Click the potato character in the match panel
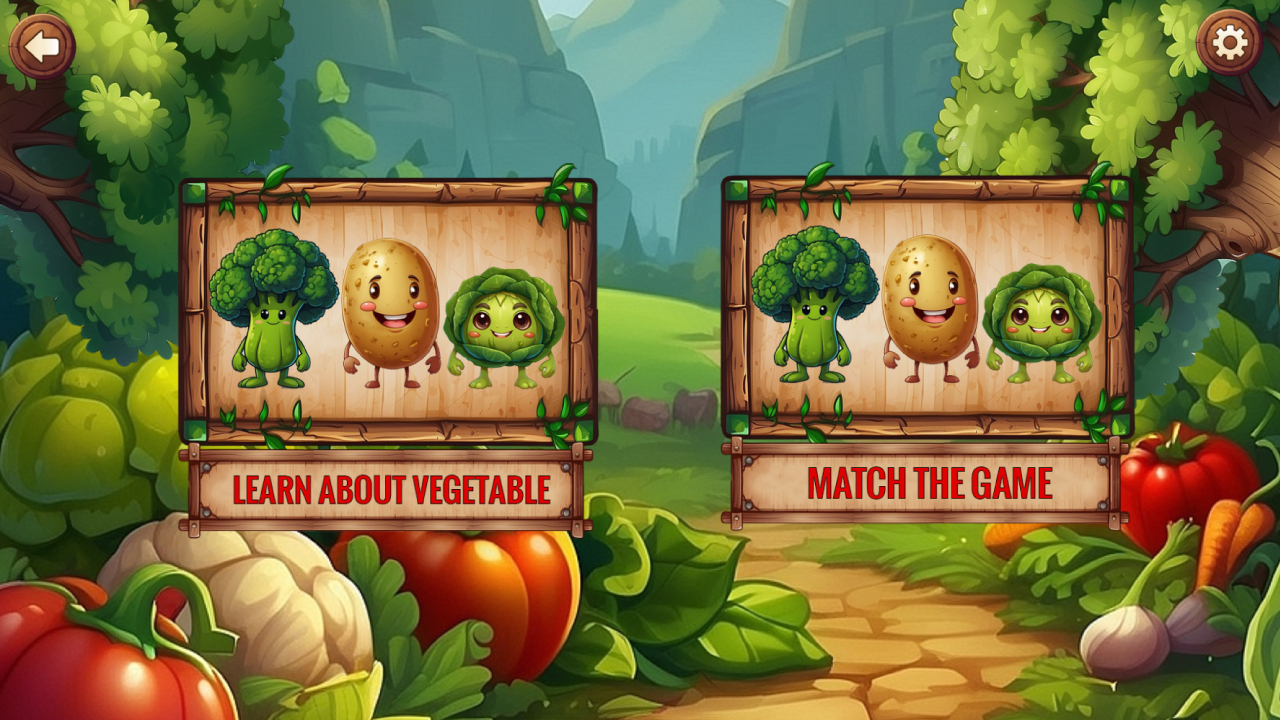 click(x=928, y=305)
